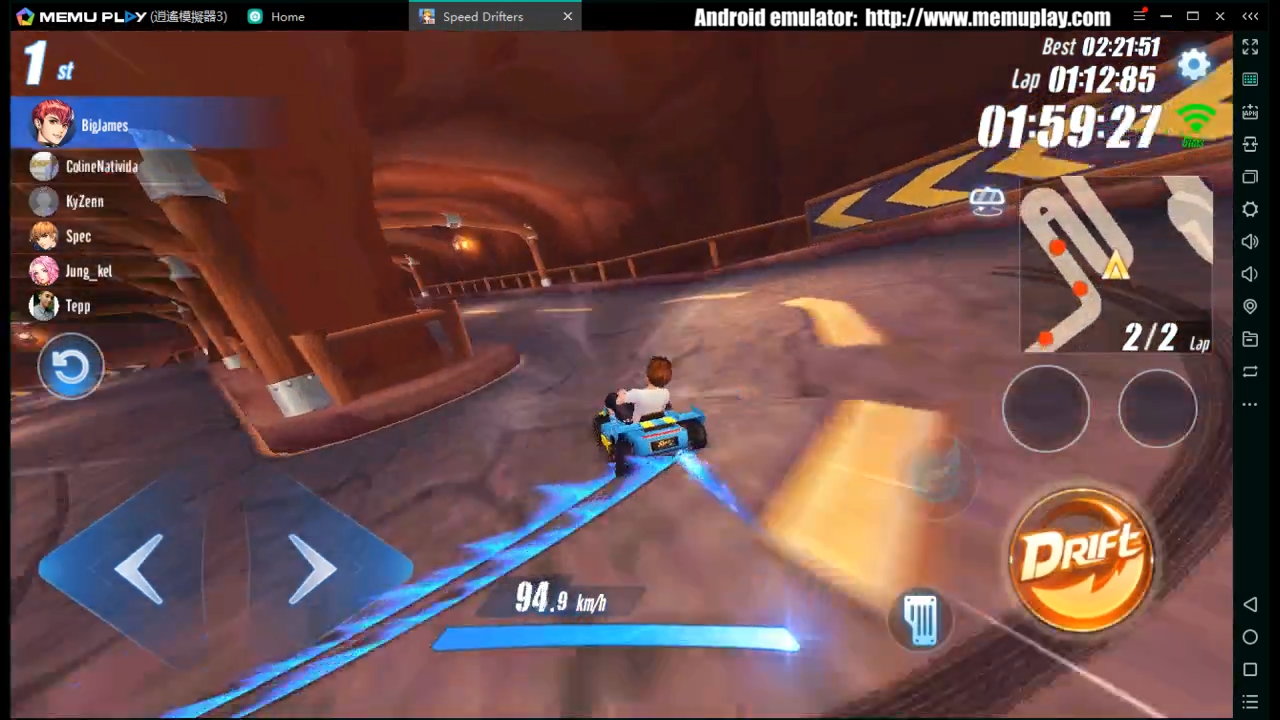This screenshot has width=1280, height=720.
Task: Open the APK install icon in sidebar
Action: point(1250,112)
